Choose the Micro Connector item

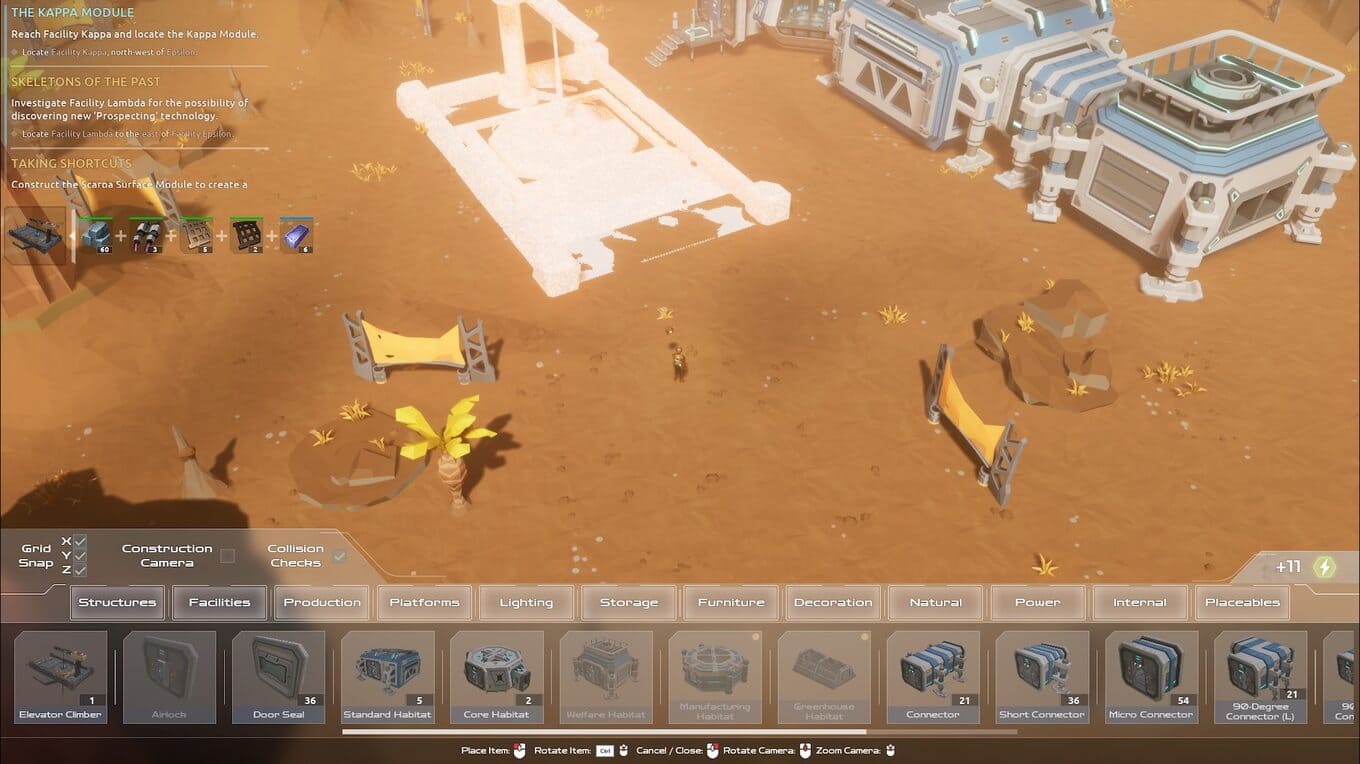tap(1151, 676)
